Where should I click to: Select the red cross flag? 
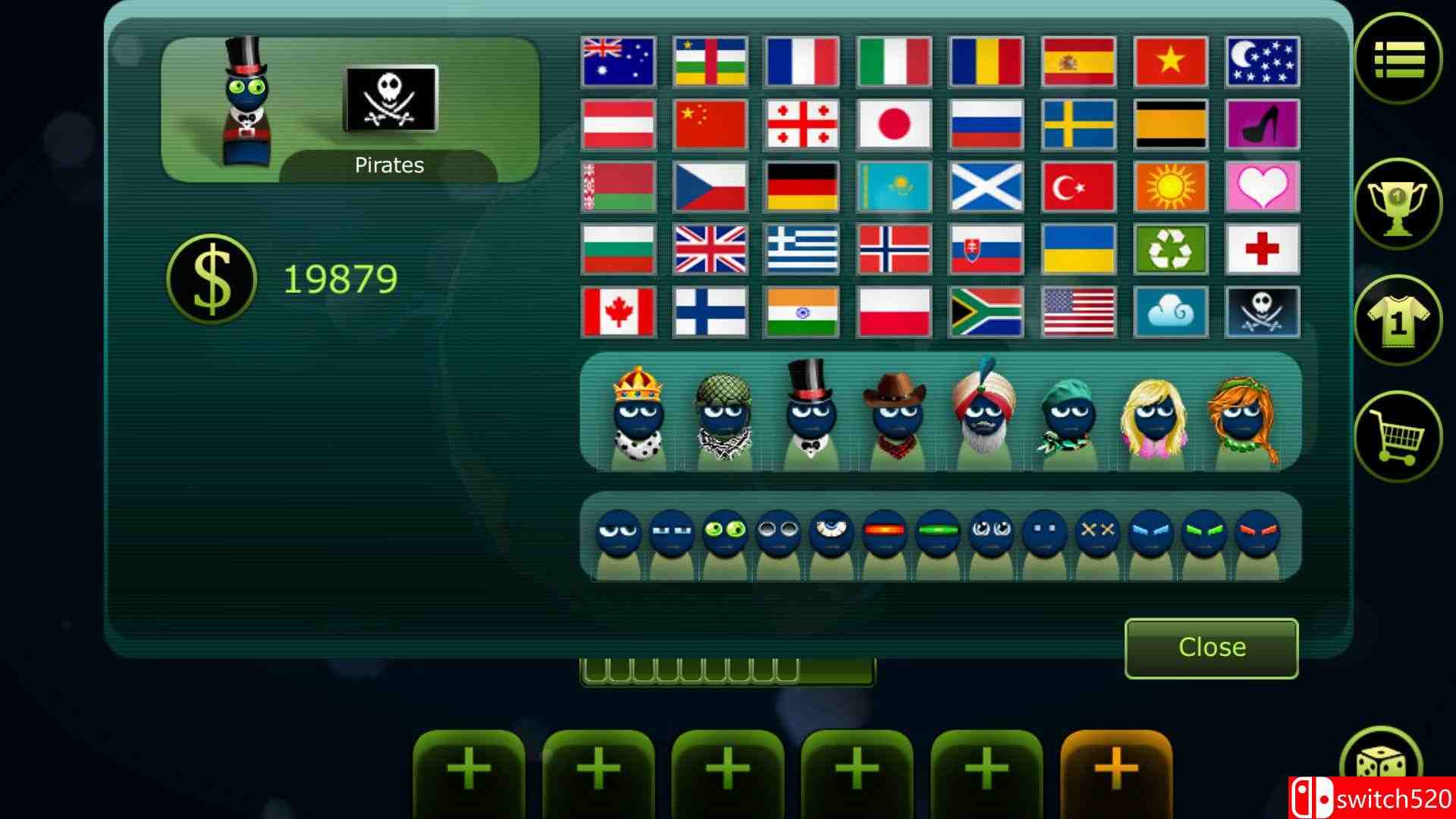(x=1261, y=250)
